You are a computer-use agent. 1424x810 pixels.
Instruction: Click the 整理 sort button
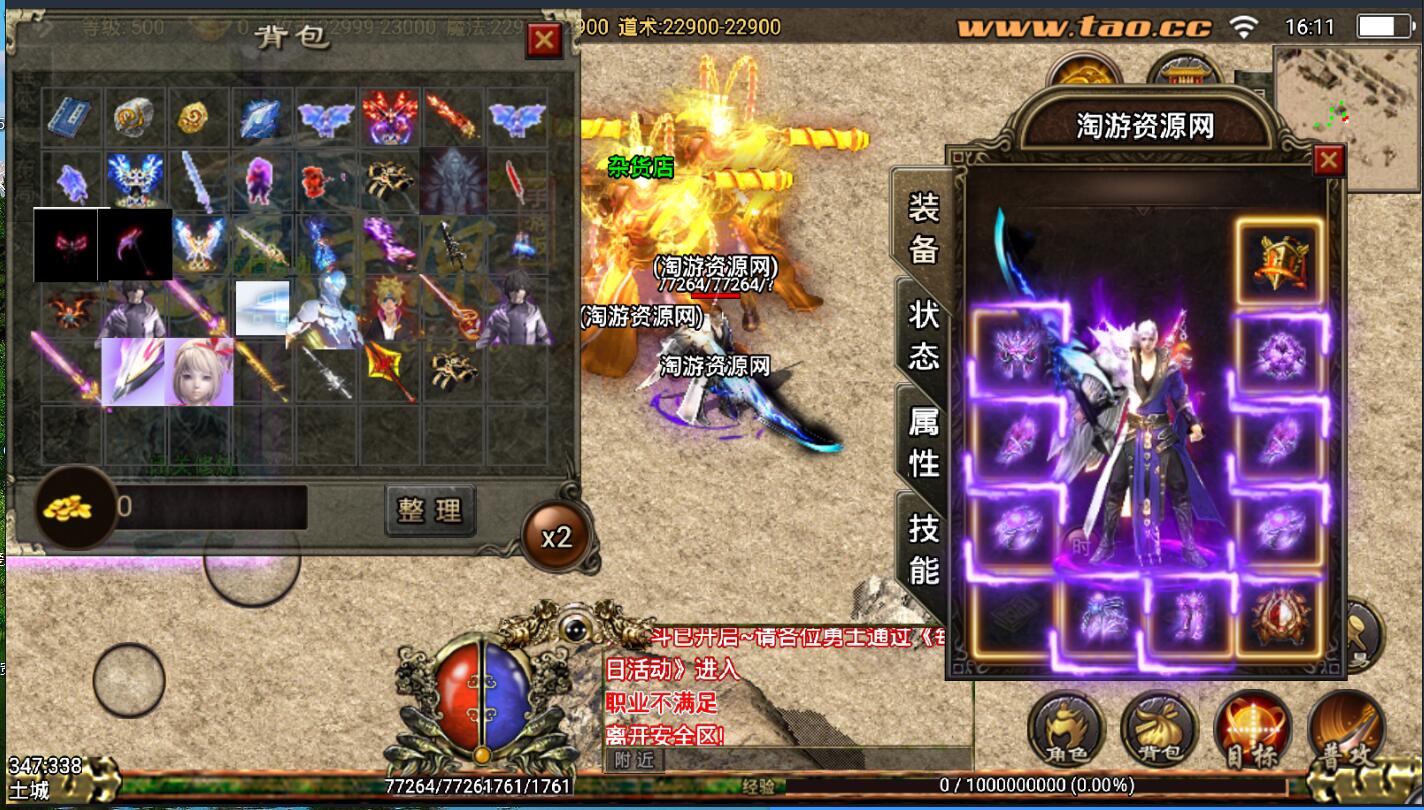[x=430, y=511]
